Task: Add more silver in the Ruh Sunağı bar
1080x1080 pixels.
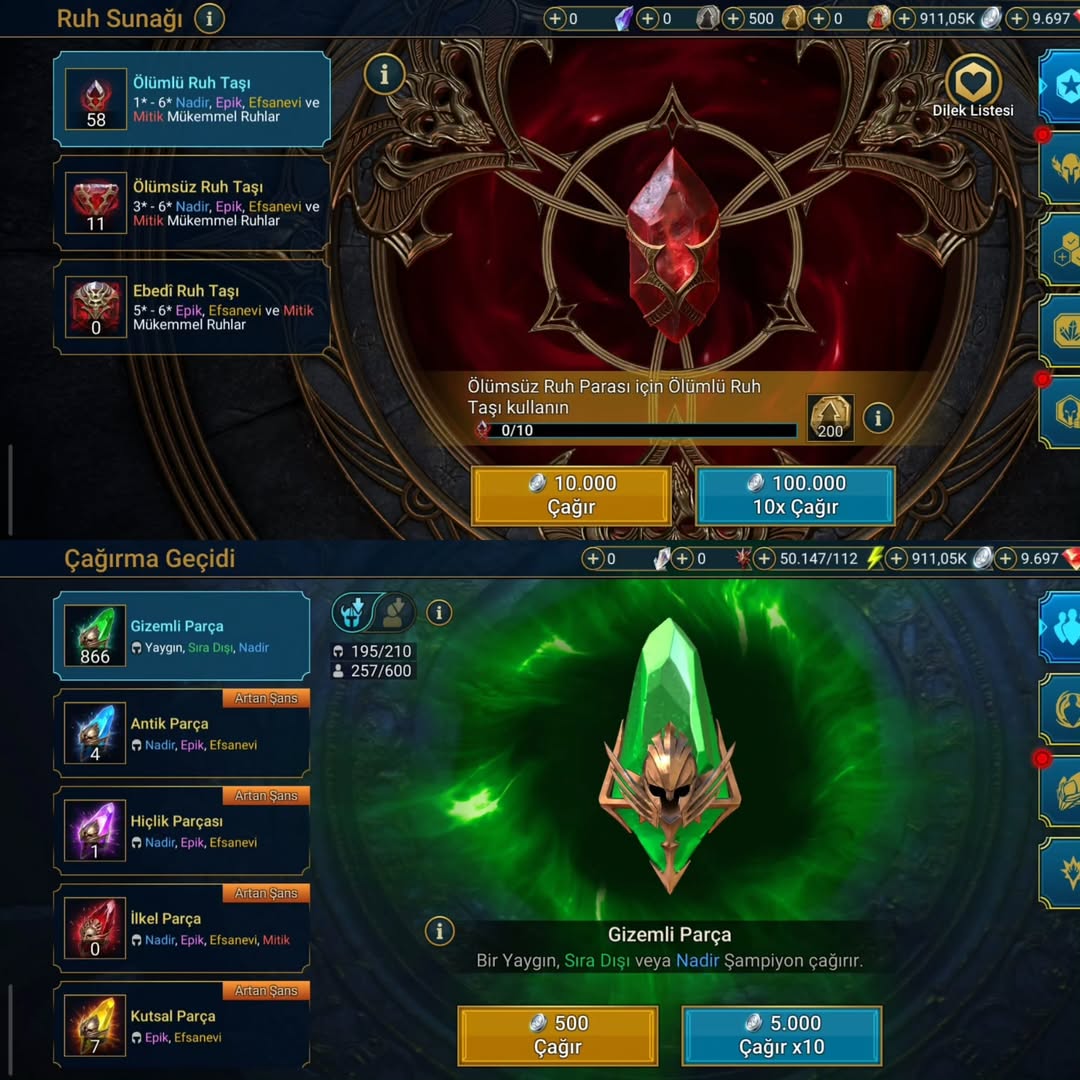Action: coord(905,18)
